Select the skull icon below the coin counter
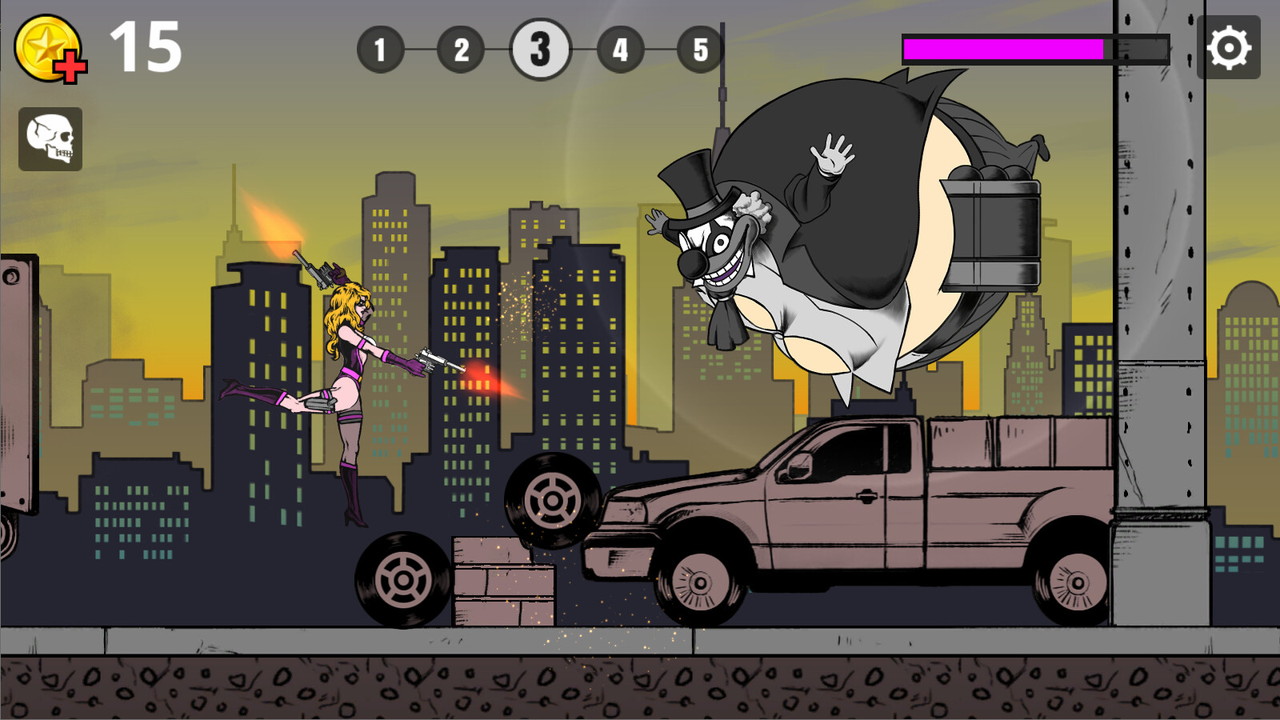This screenshot has height=720, width=1280. 50,137
